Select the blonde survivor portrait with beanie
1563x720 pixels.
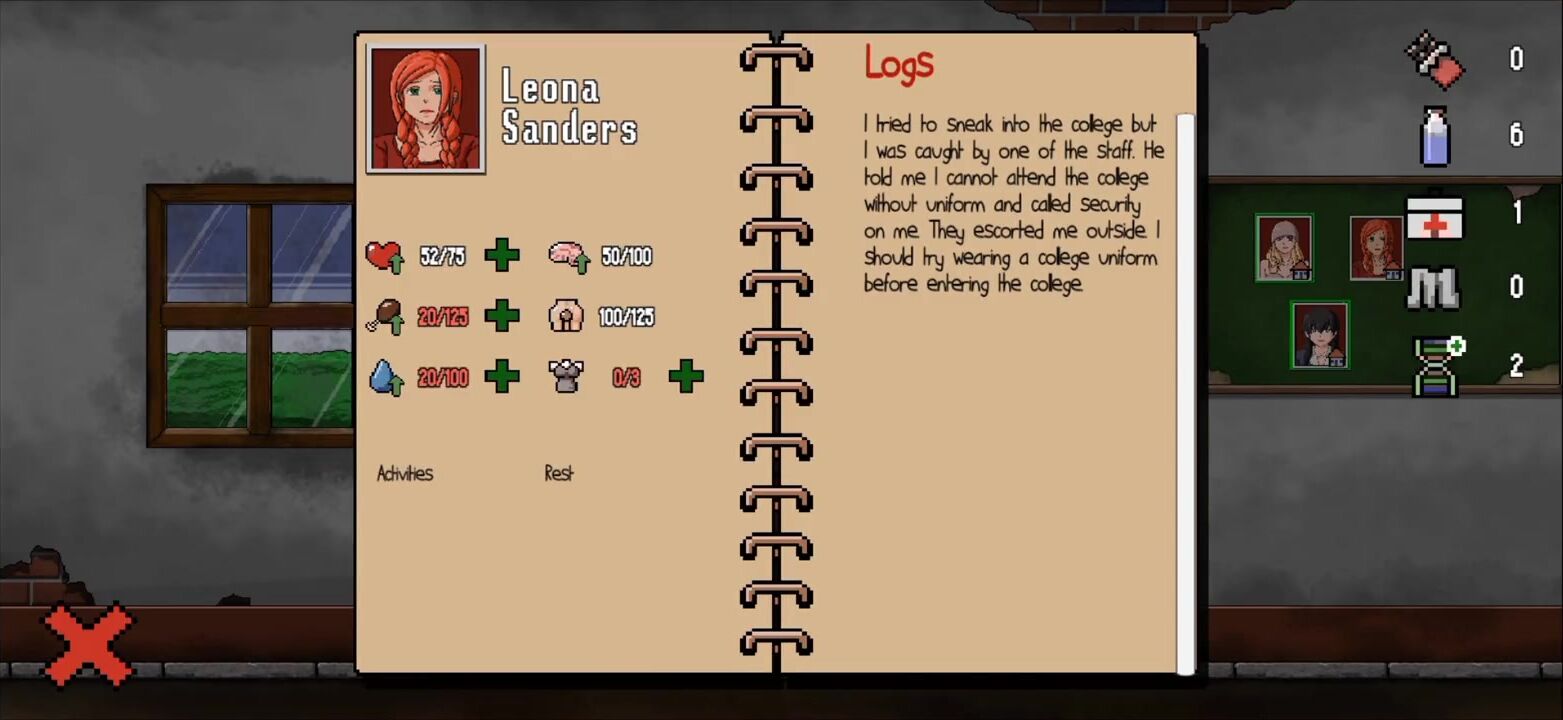pos(1283,248)
